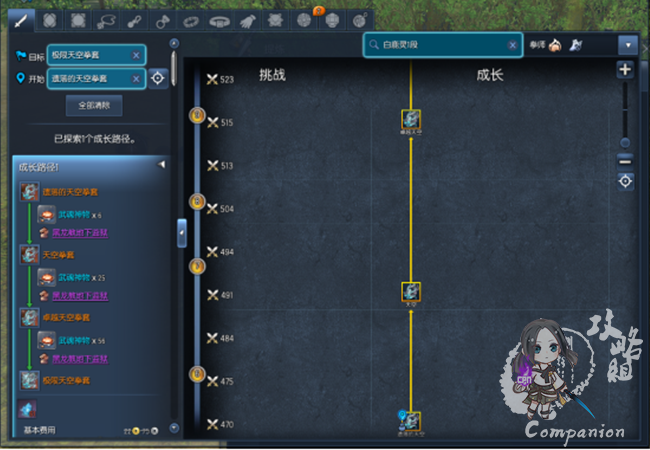Select the sword weapon category tab
This screenshot has width=650, height=450.
pyautogui.click(x=20, y=20)
